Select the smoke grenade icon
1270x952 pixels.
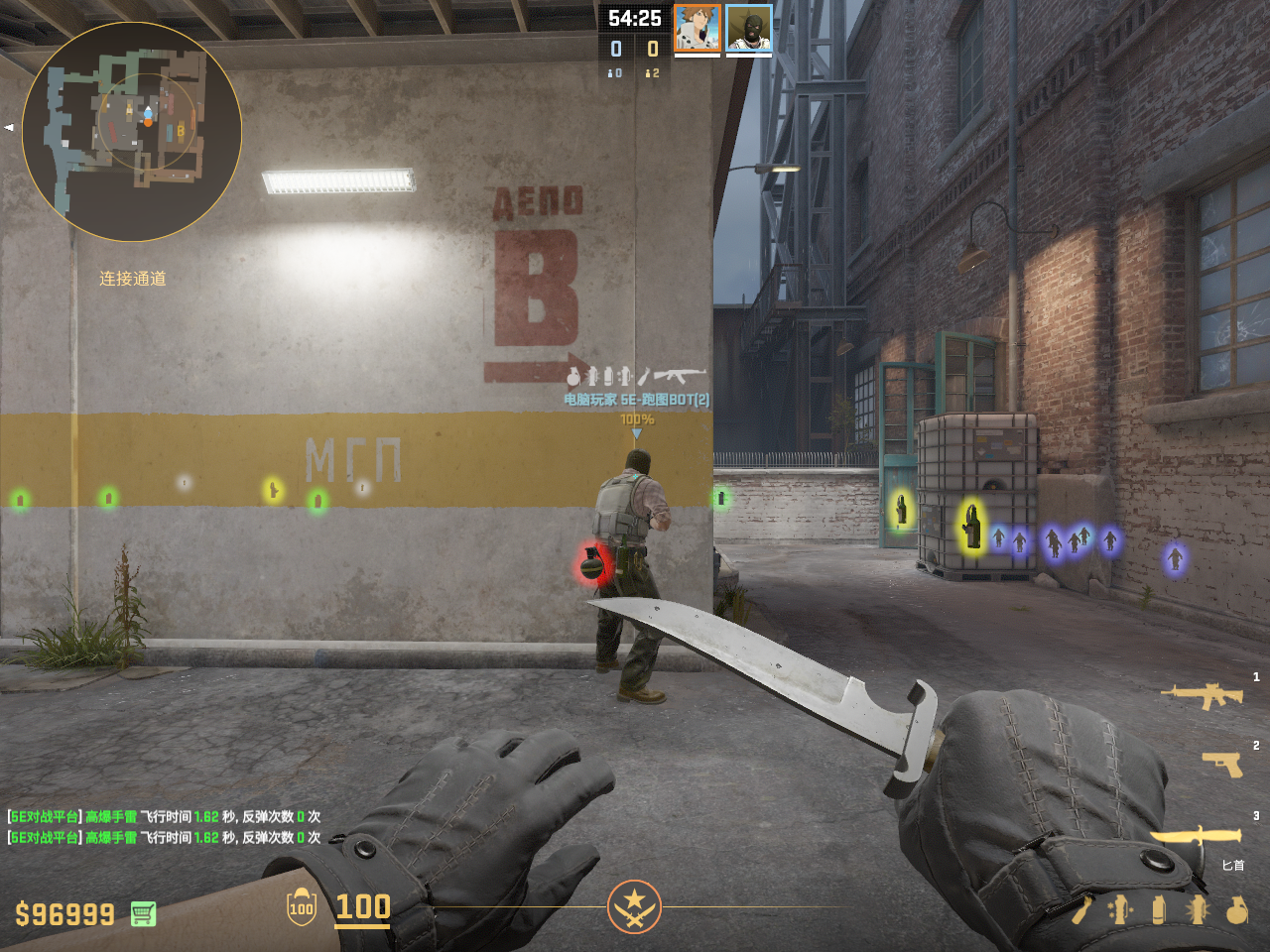pyautogui.click(x=1158, y=910)
